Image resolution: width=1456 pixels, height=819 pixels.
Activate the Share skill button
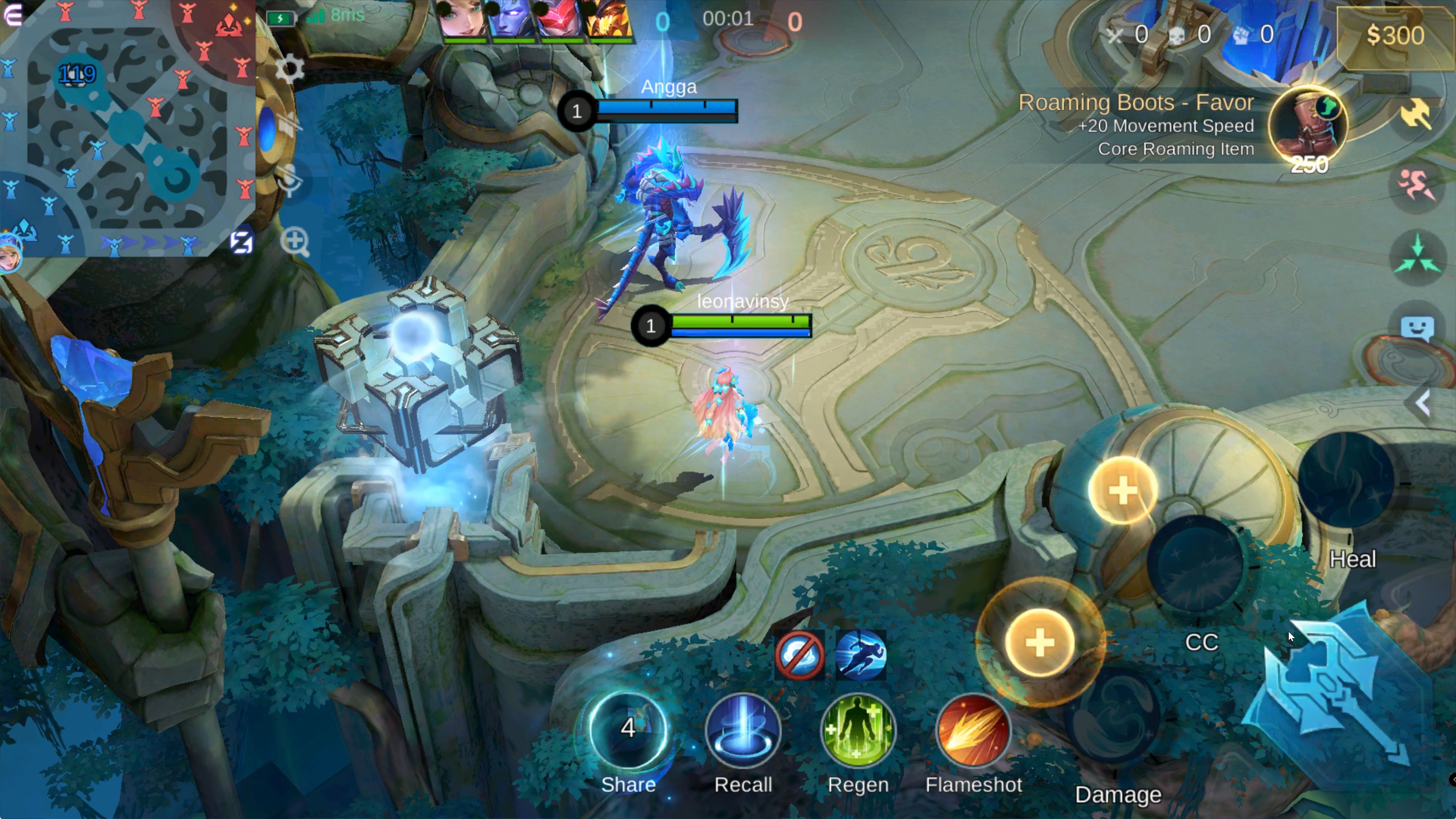(x=628, y=730)
